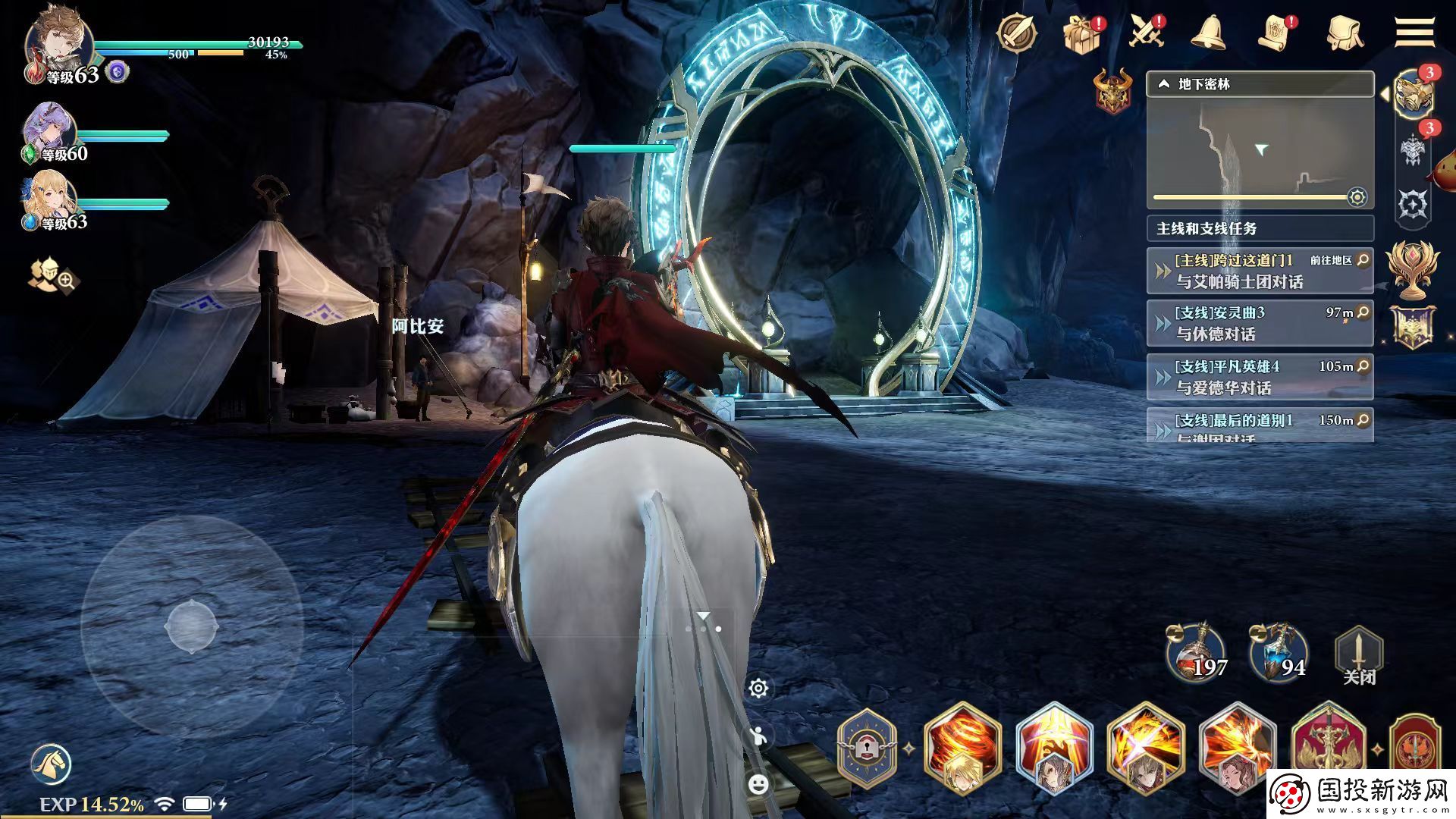
Task: Open the minimap
Action: (1260, 152)
